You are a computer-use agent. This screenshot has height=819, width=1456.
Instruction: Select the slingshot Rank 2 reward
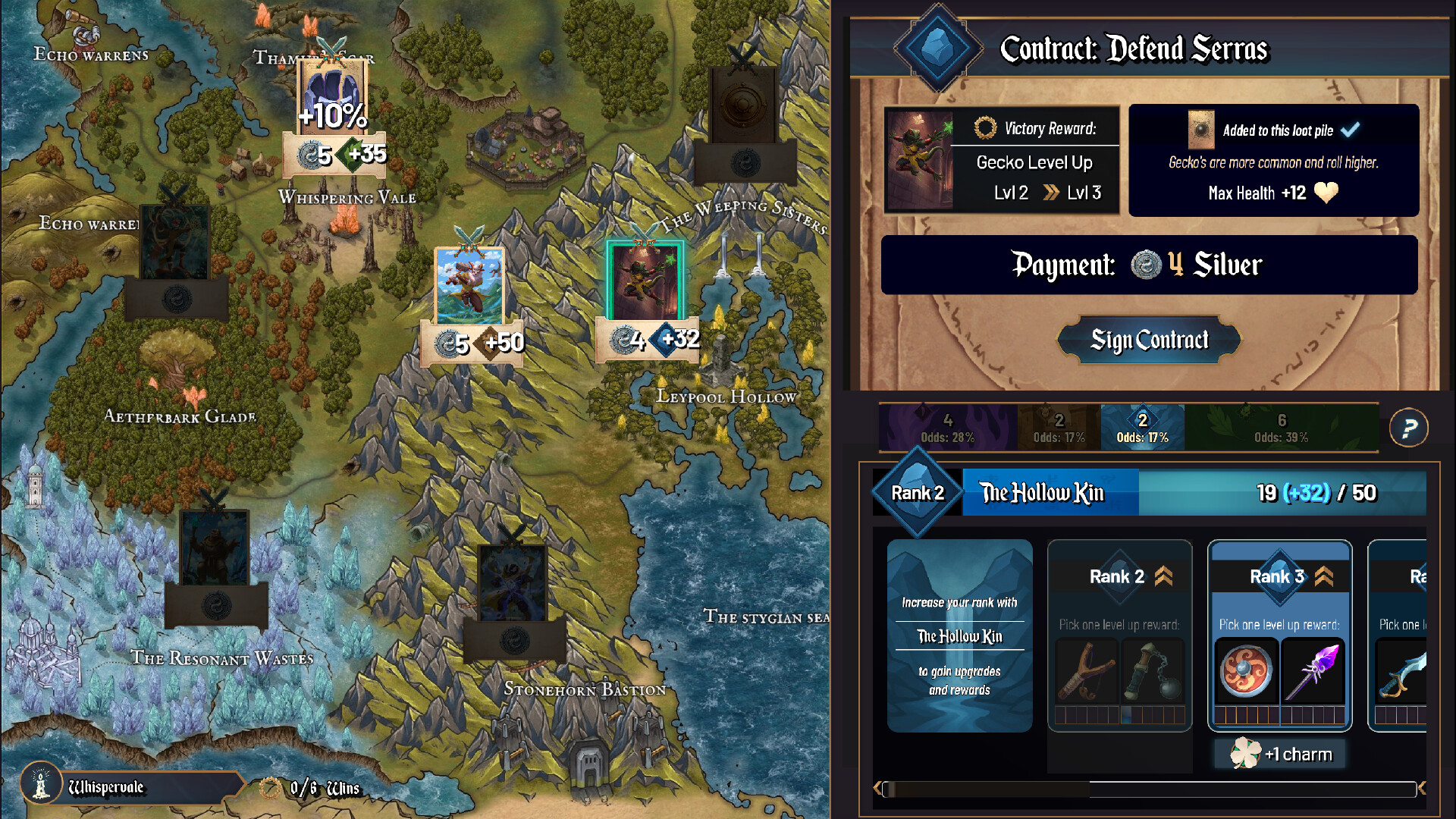[1086, 671]
